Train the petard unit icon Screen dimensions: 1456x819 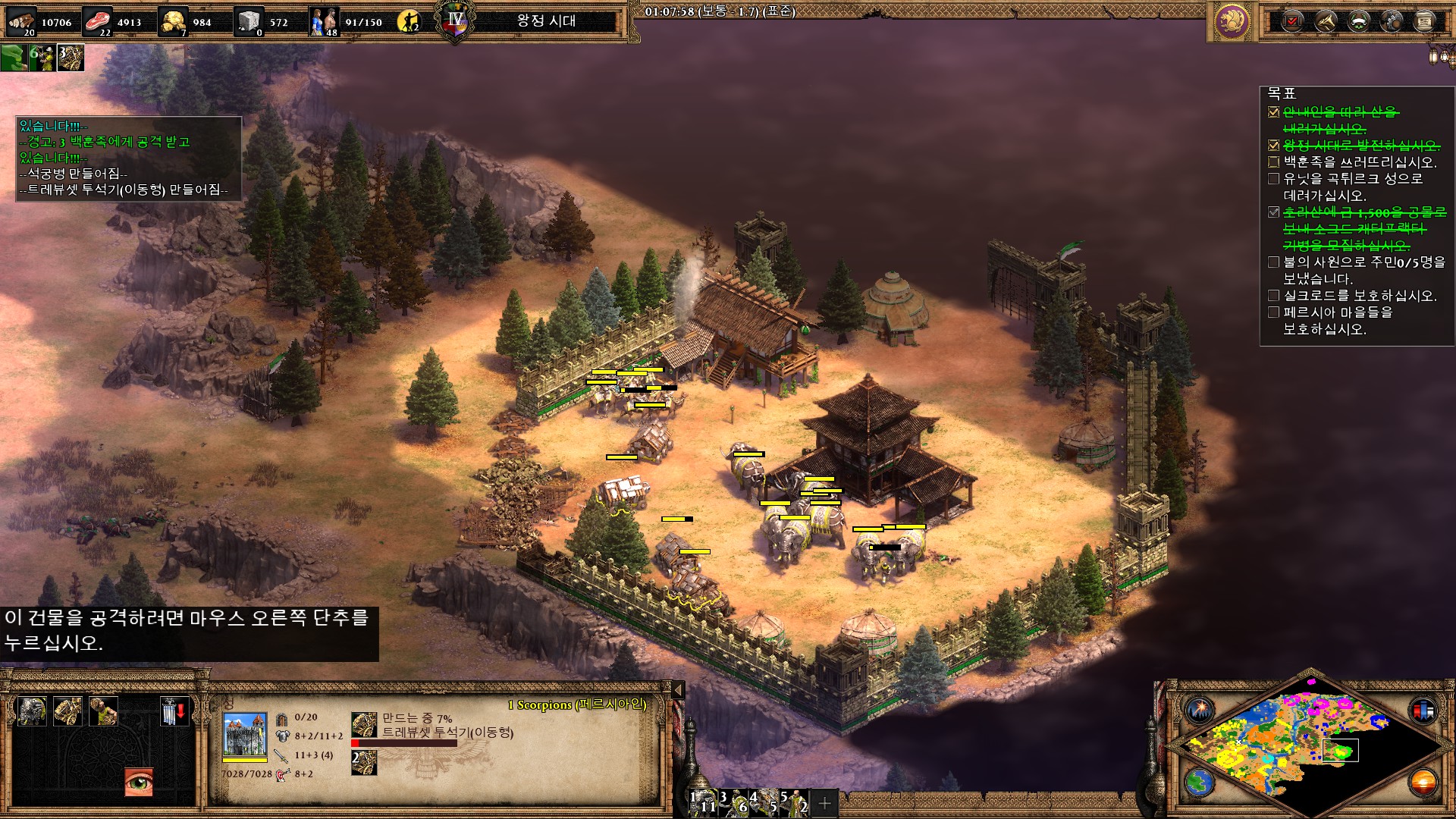(103, 711)
